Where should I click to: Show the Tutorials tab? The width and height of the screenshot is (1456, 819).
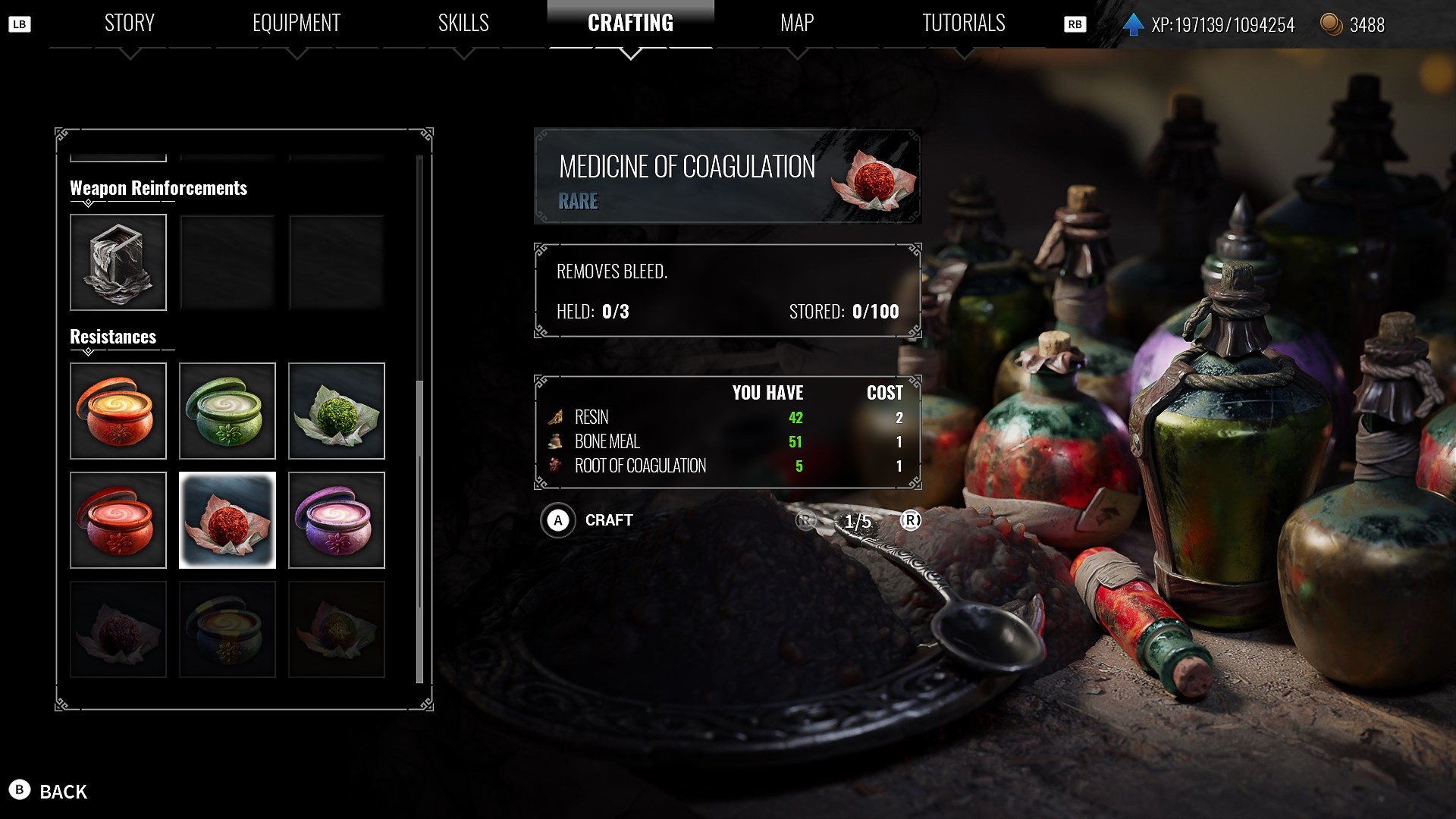click(963, 24)
